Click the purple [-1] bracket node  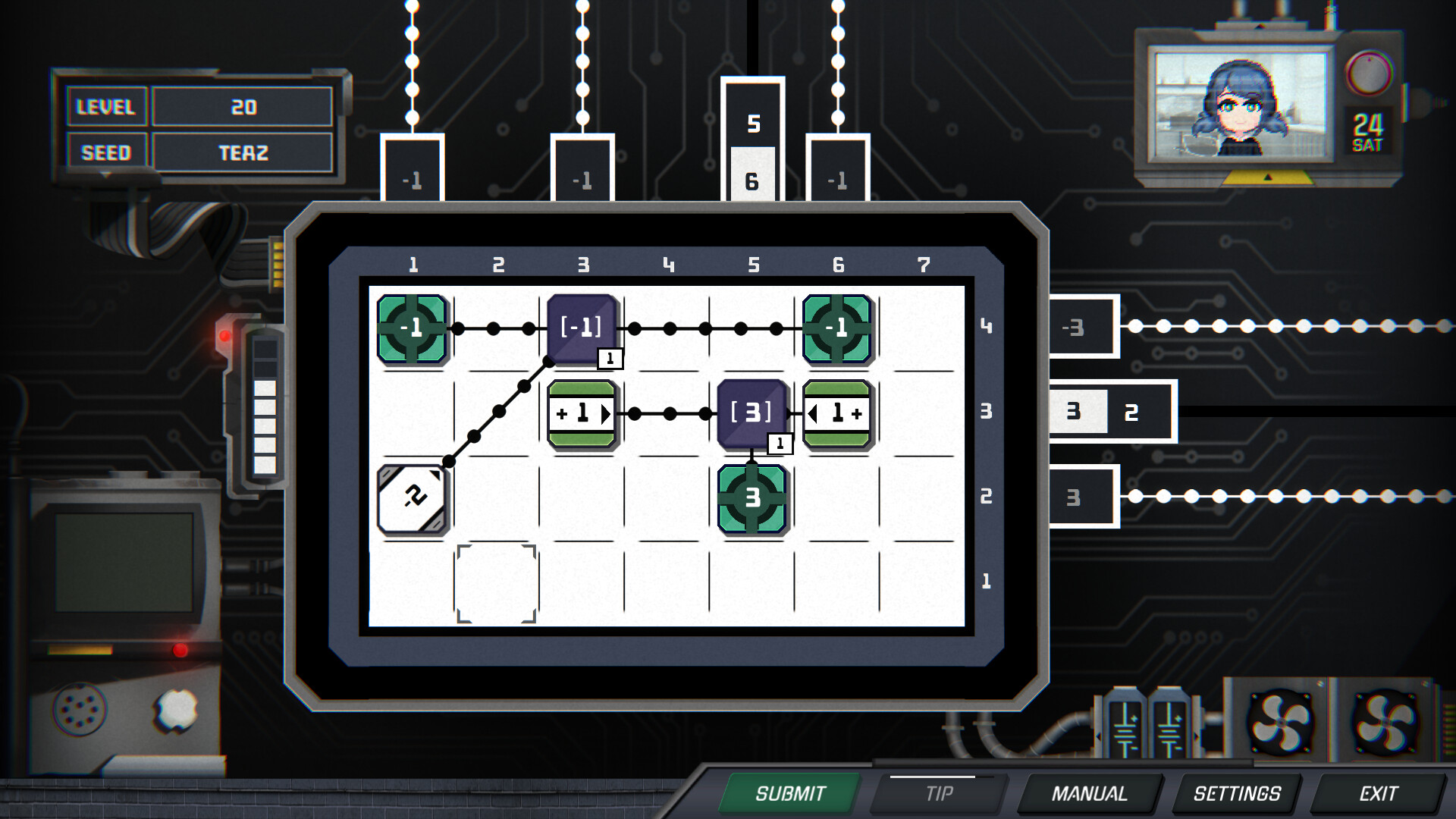pyautogui.click(x=582, y=328)
